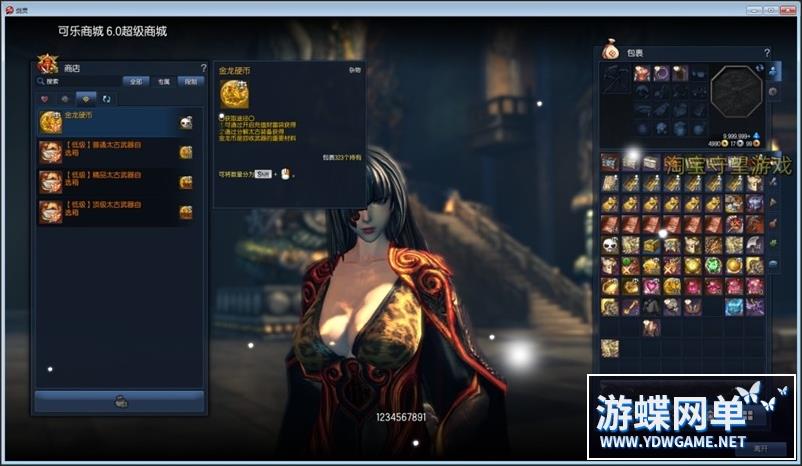Show all items with the 全部 filter

[x=136, y=81]
